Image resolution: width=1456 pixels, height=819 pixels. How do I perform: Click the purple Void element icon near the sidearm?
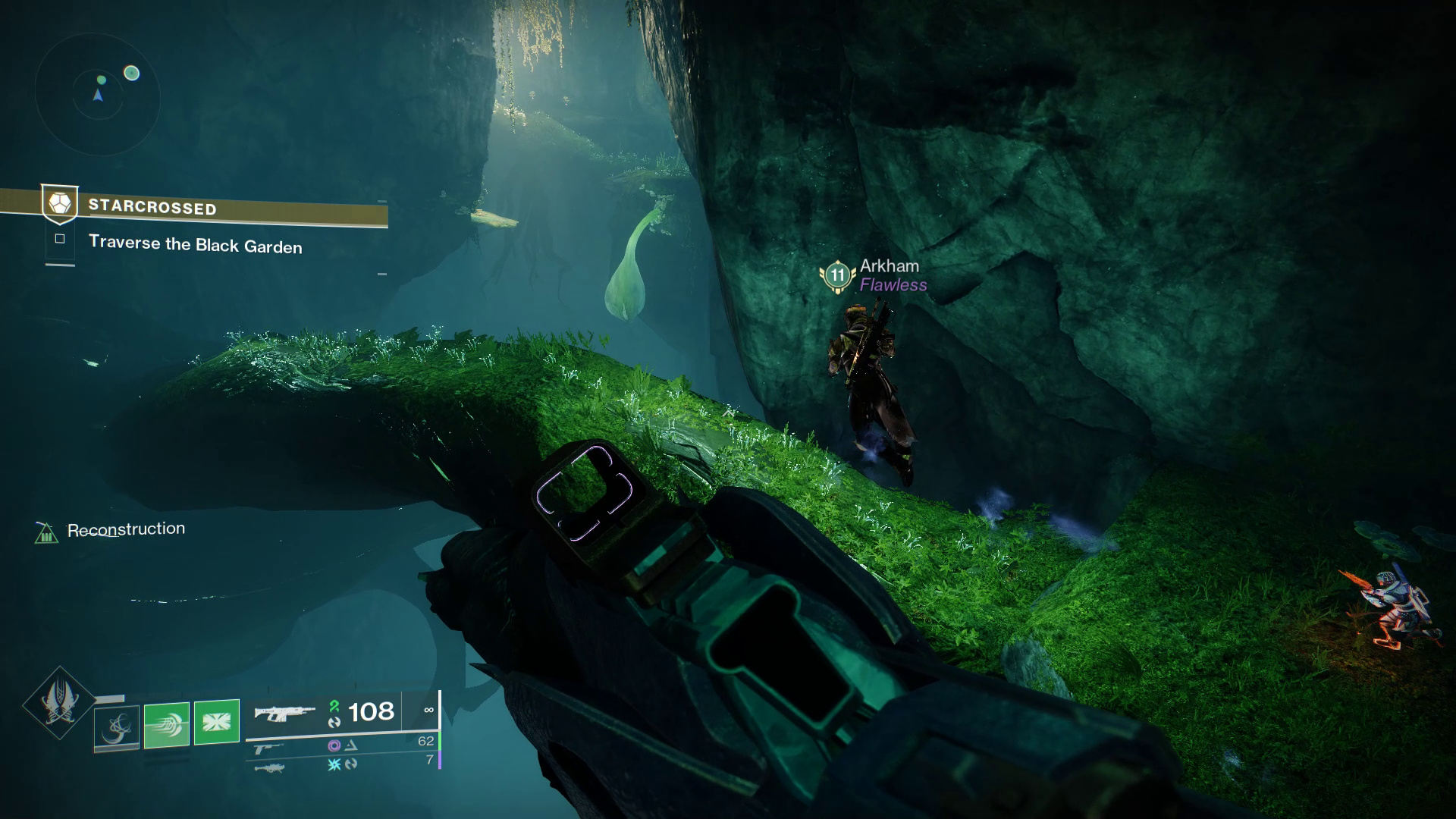click(x=334, y=747)
